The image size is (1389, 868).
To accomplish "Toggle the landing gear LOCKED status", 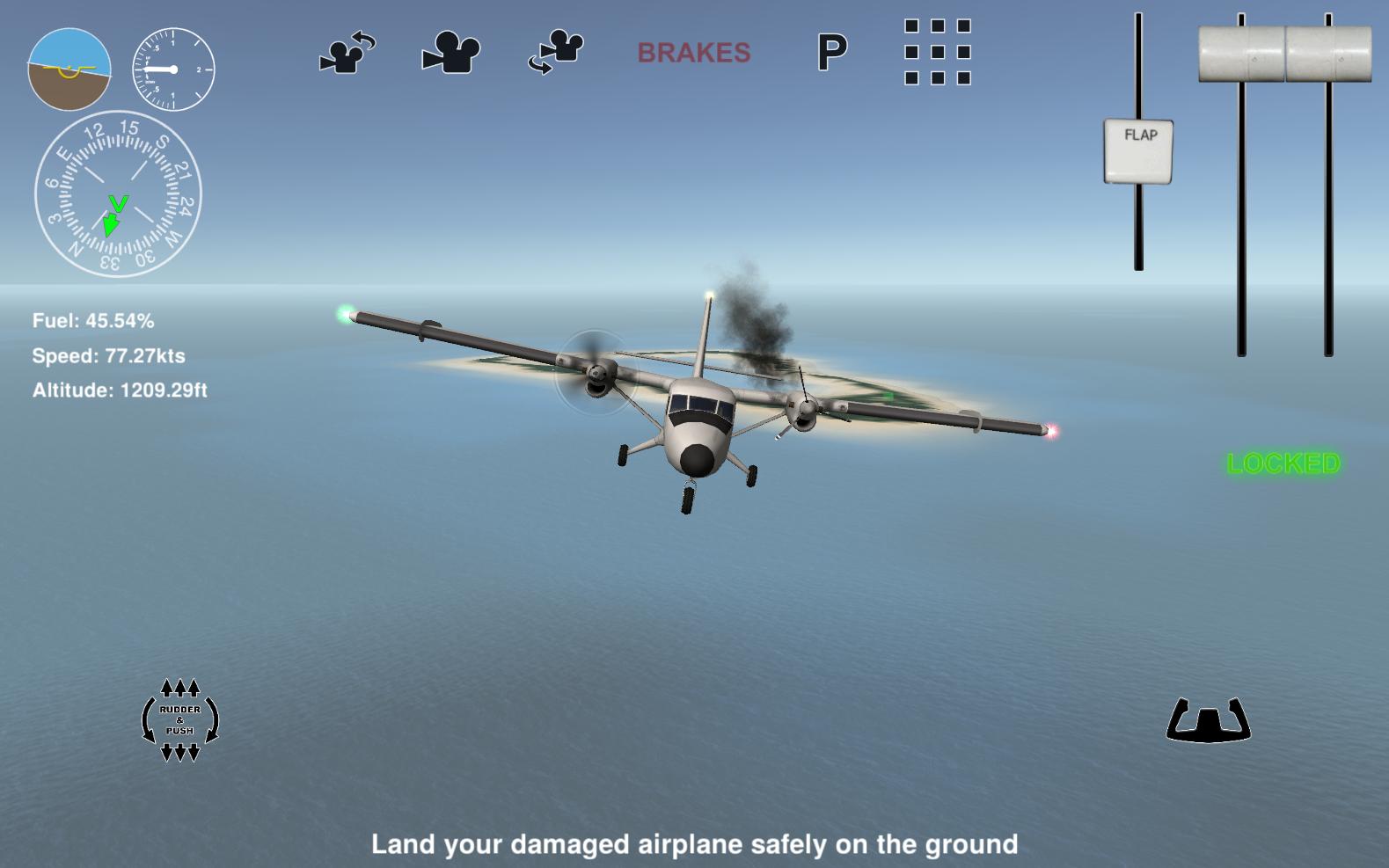I will [1283, 463].
